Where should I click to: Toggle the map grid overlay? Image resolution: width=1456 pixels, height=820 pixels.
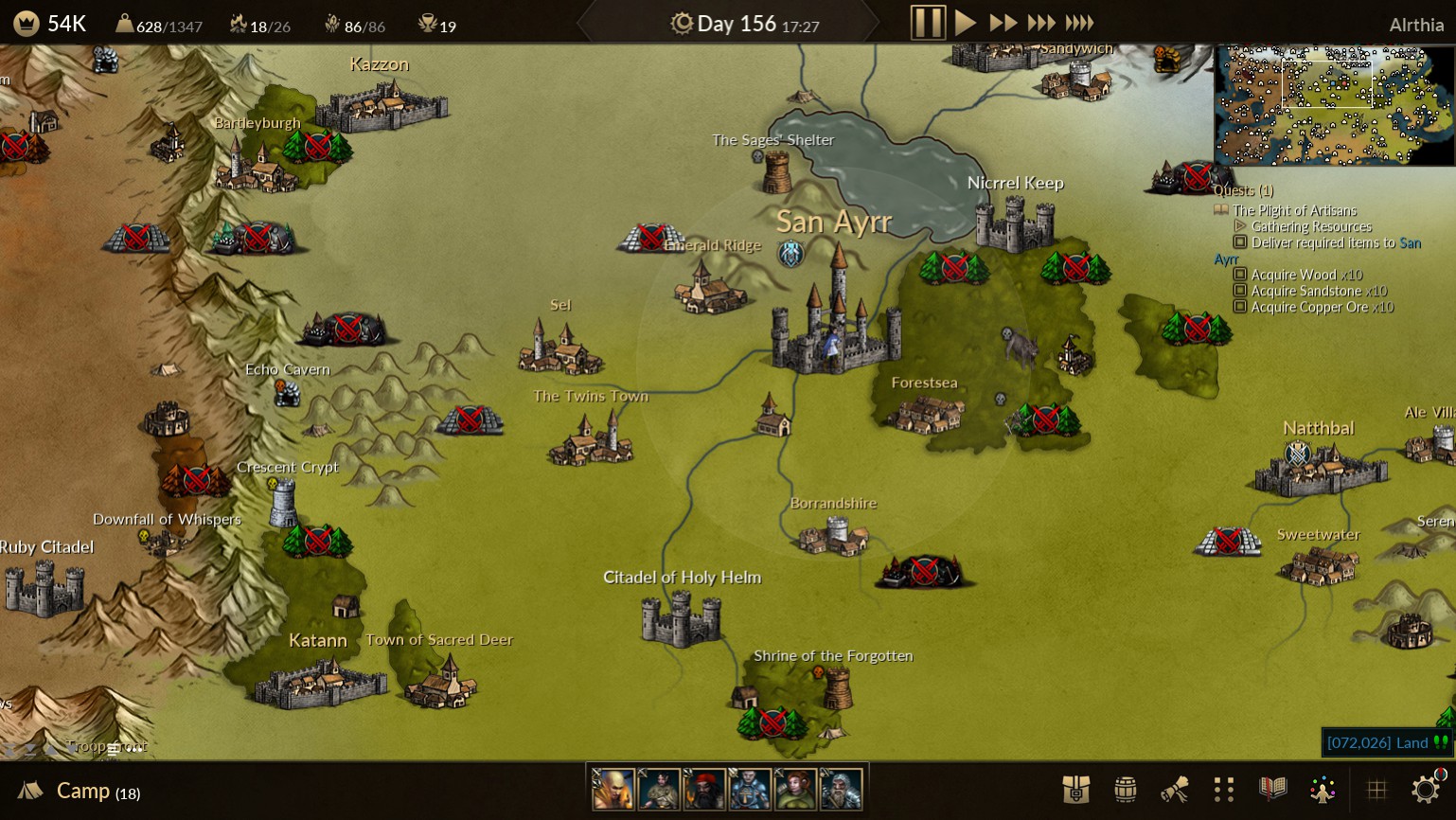(x=1376, y=790)
